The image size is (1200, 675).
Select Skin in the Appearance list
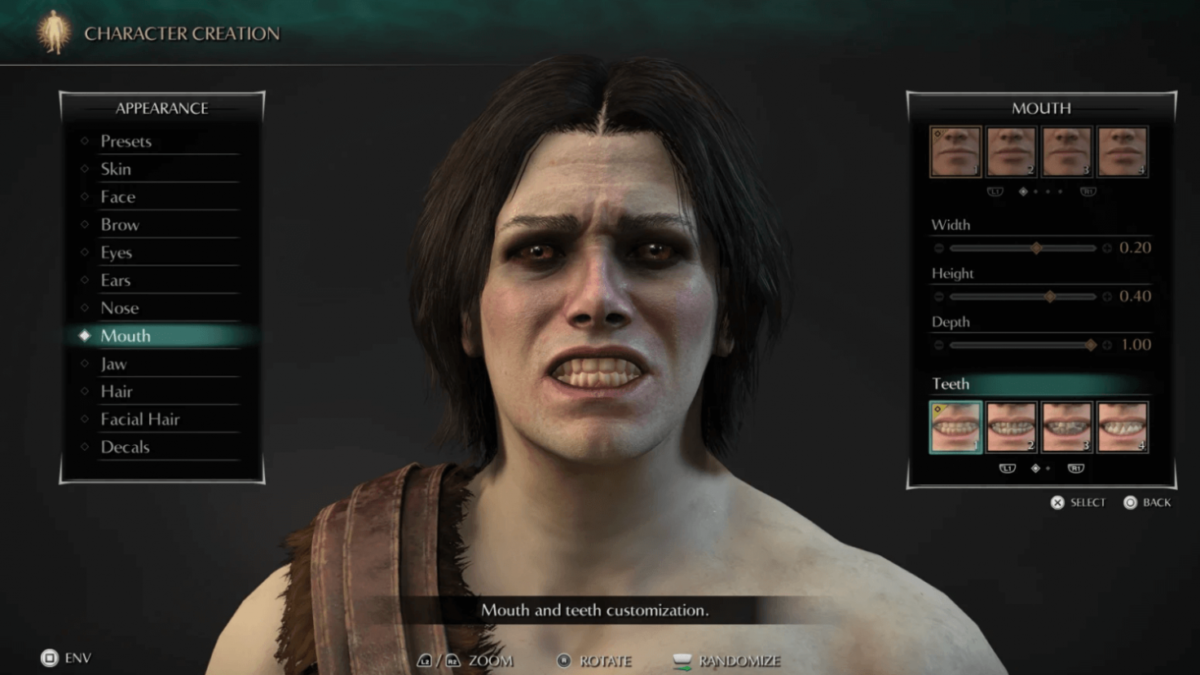pyautogui.click(x=116, y=169)
